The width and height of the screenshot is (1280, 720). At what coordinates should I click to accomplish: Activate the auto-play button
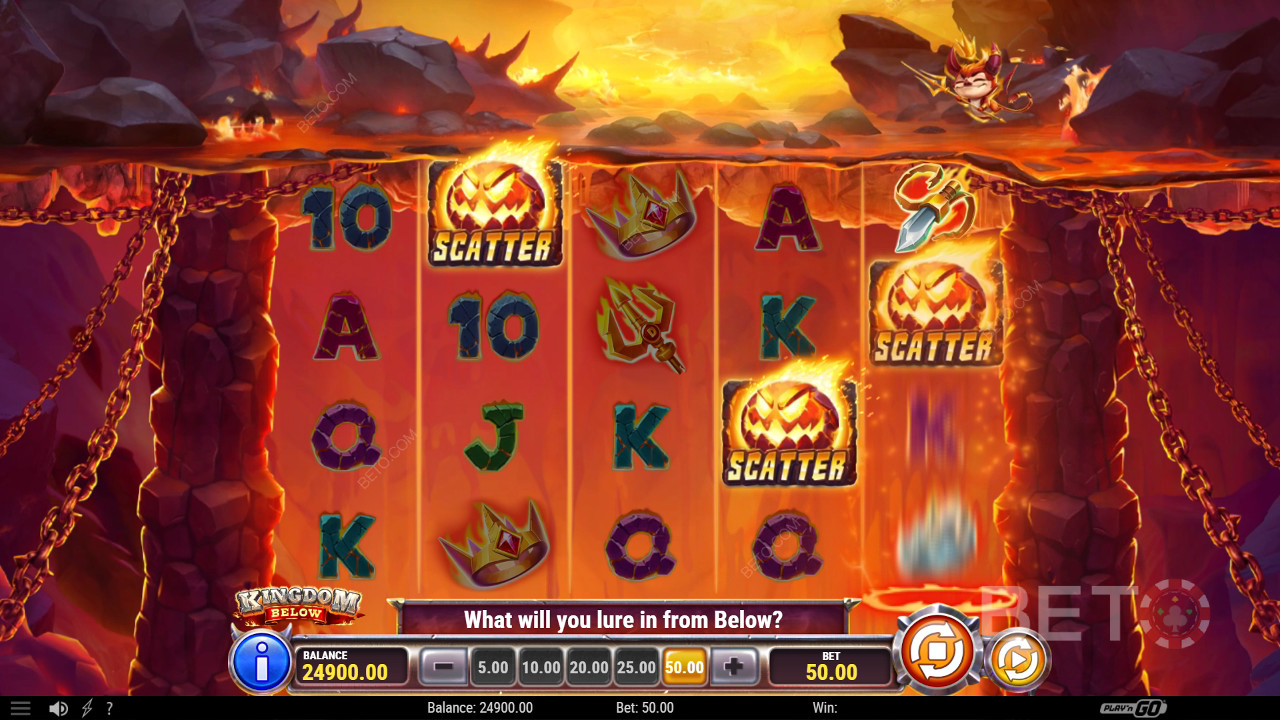coord(1017,658)
